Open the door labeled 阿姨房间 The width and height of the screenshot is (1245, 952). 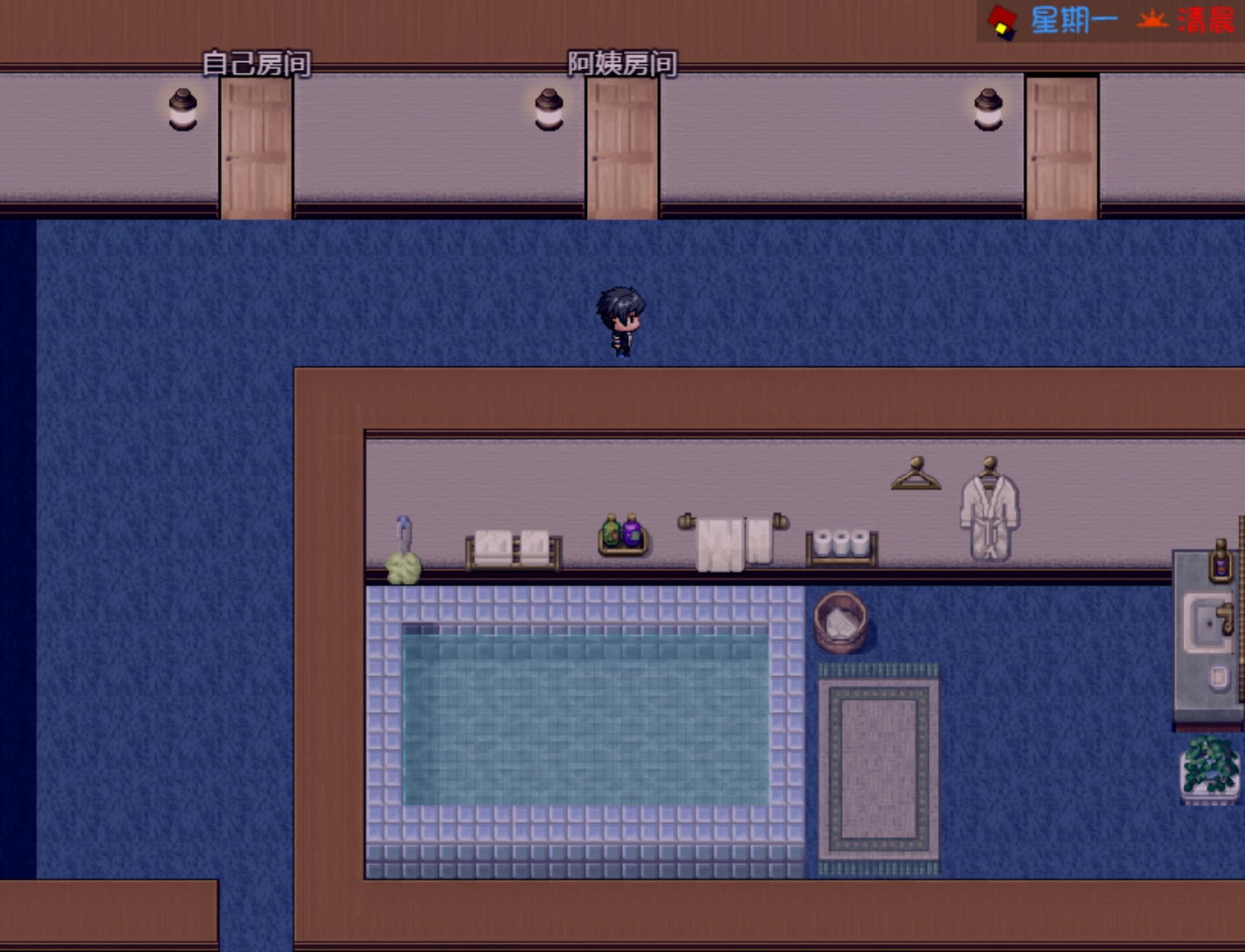pyautogui.click(x=621, y=149)
